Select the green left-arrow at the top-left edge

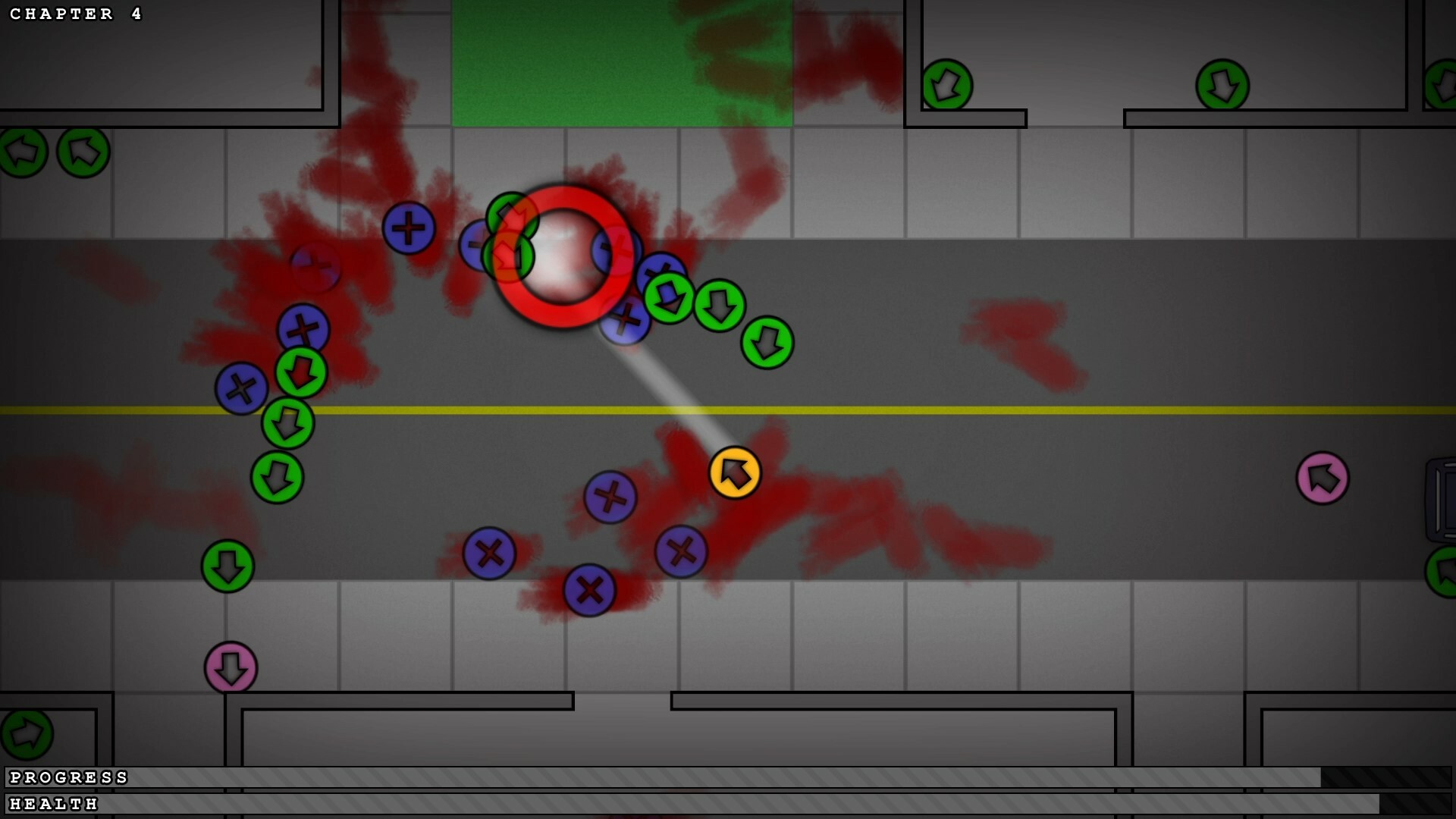(22, 151)
